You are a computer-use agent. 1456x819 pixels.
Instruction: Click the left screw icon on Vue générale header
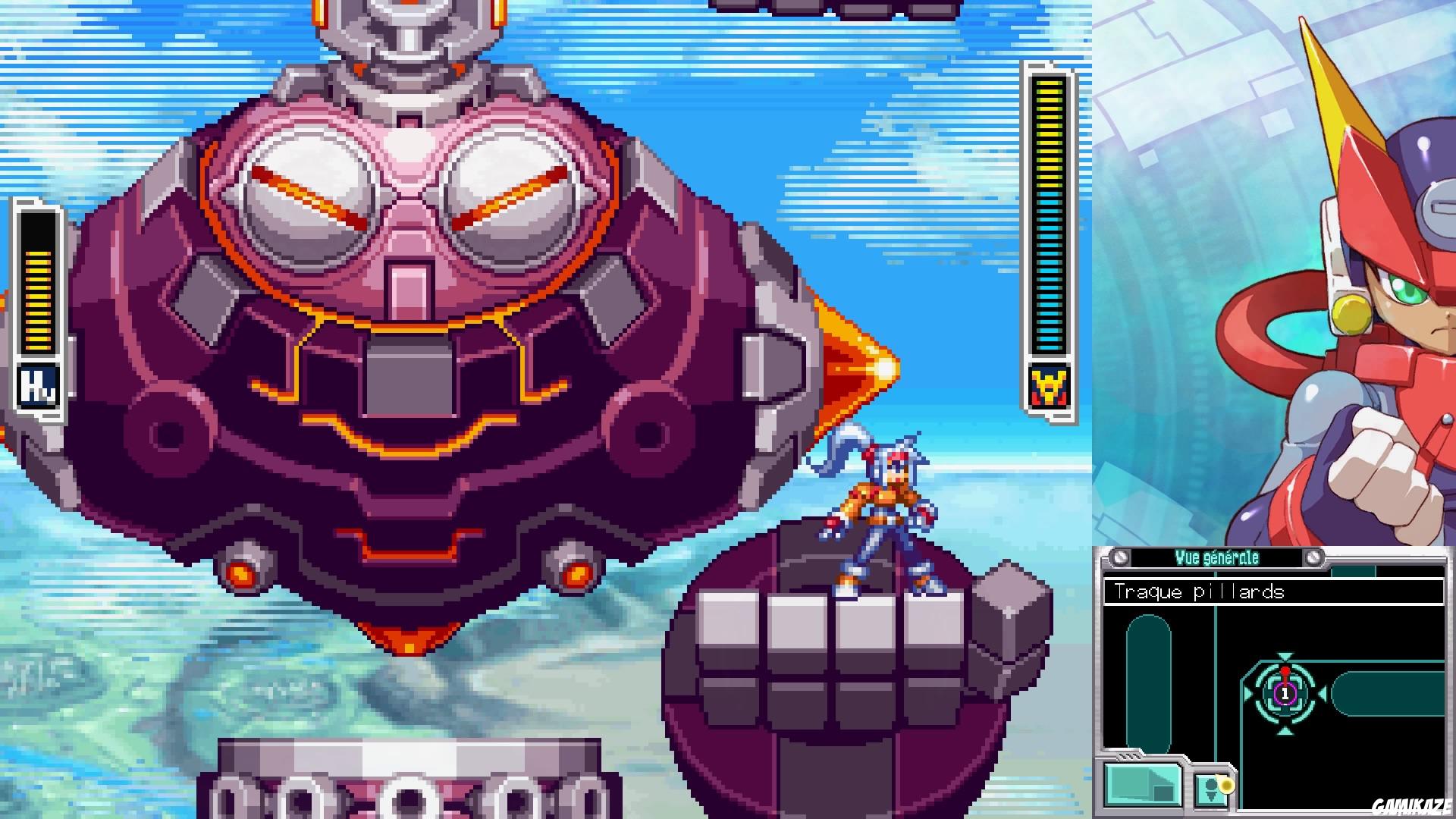click(1120, 557)
